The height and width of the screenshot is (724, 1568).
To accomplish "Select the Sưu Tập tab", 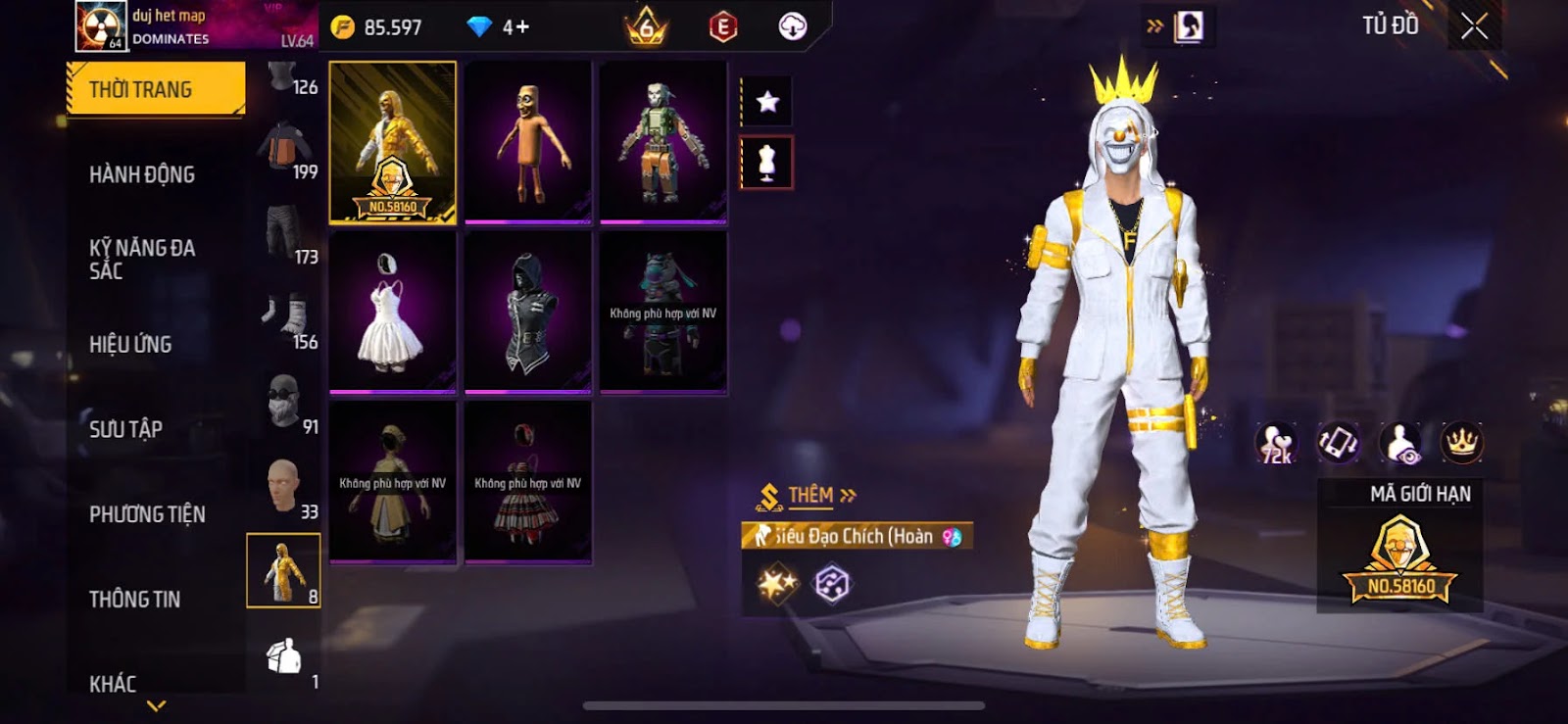I will [x=125, y=429].
